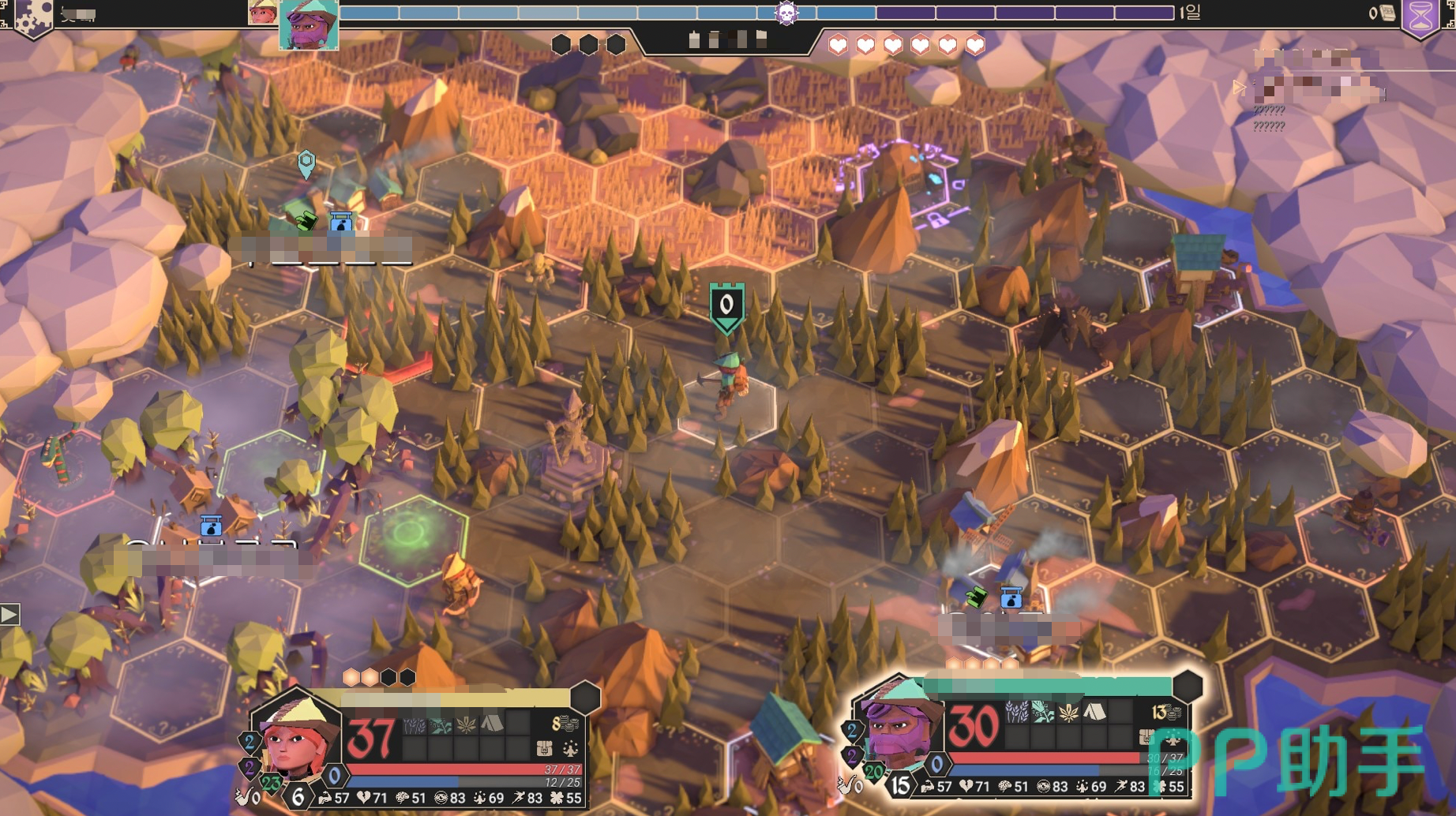Open the red-haired hero's sanctum figure icon

point(570,747)
